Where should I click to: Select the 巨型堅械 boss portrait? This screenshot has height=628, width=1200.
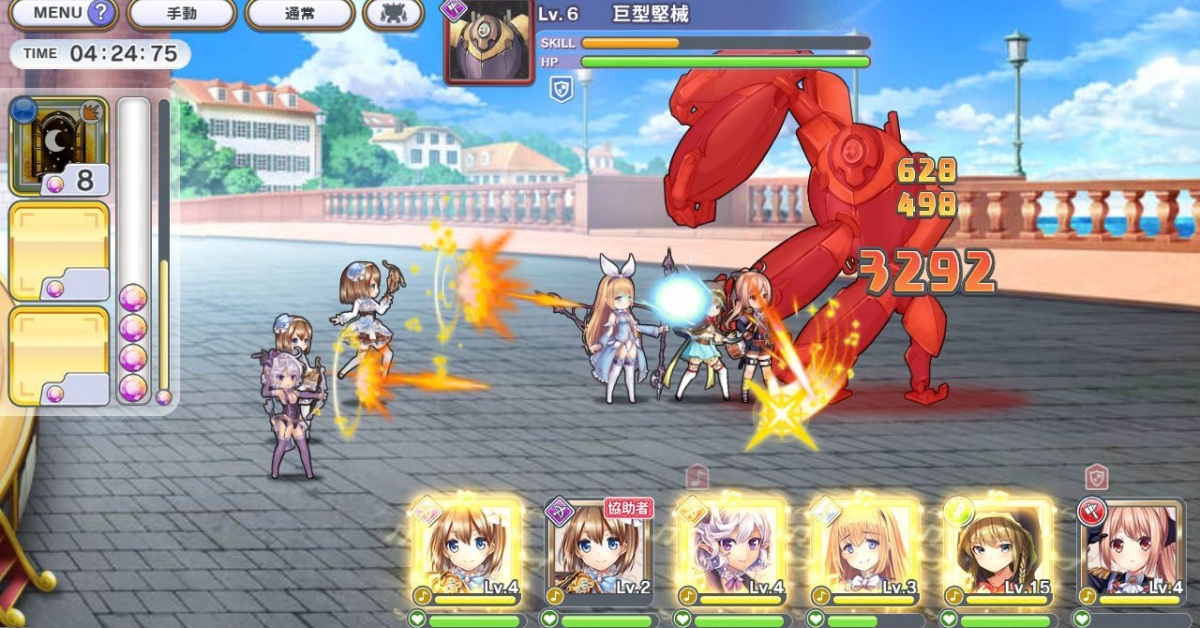488,43
